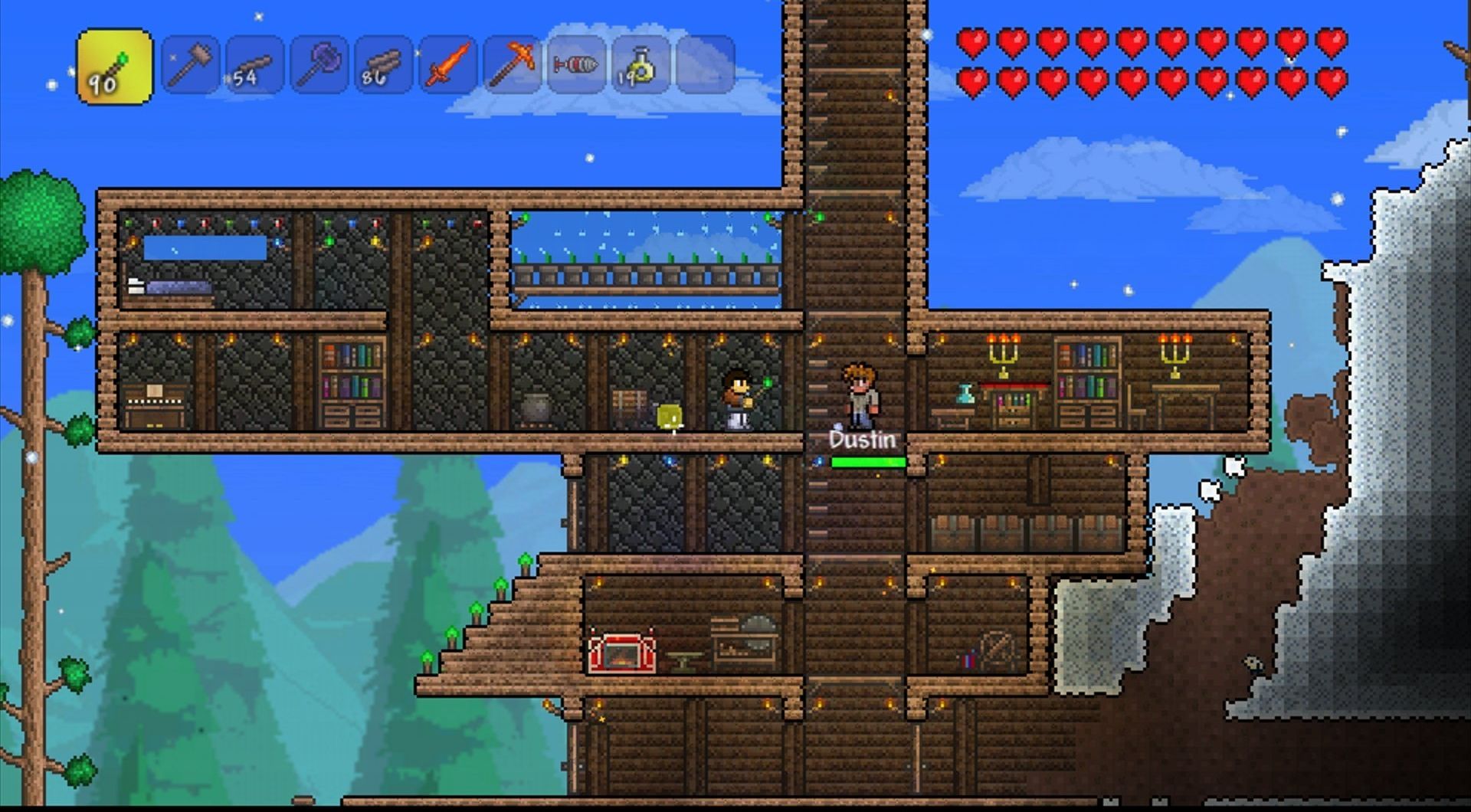Equip the fiery orange sword

click(447, 65)
